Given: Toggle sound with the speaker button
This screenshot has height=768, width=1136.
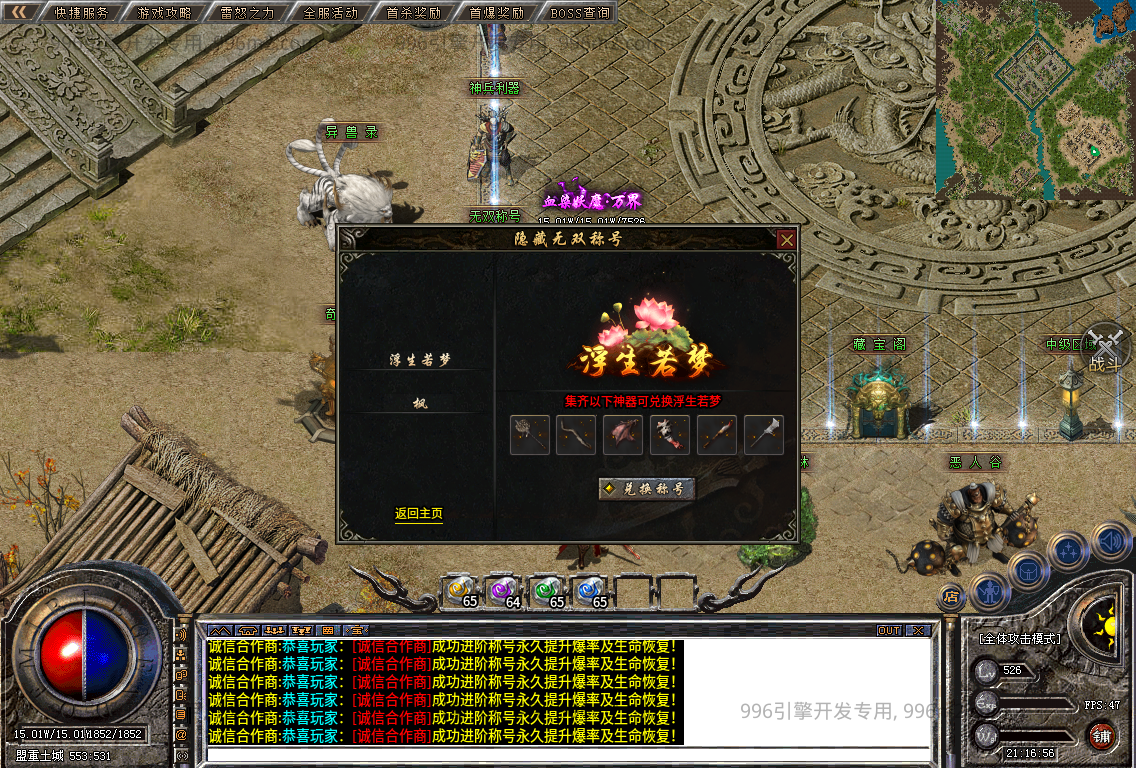Looking at the screenshot, I should [1110, 541].
